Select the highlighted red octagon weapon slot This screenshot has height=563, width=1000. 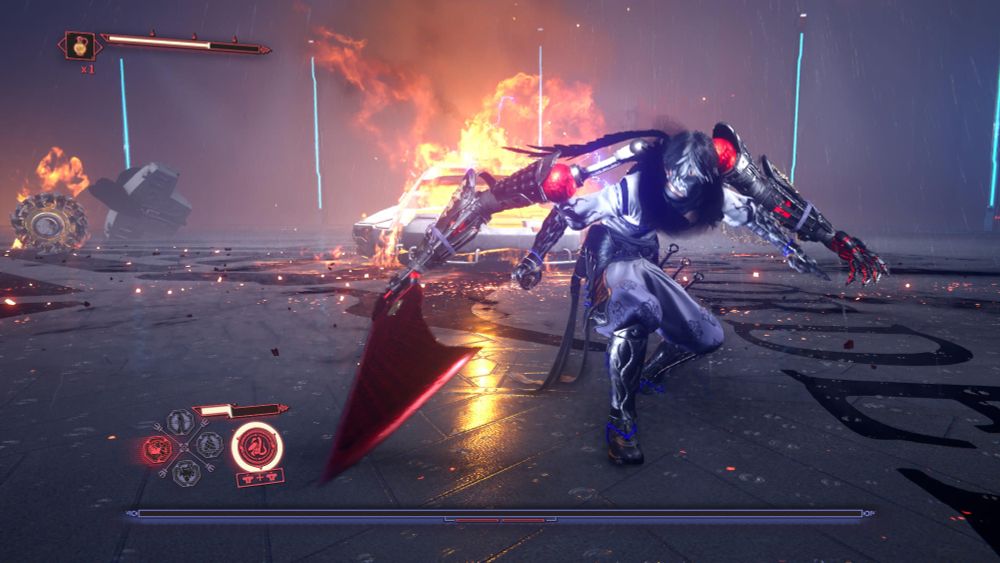[157, 449]
